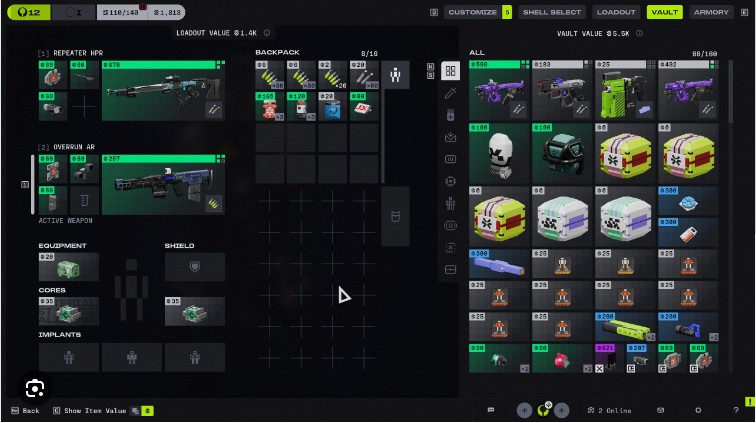Select the Vault tab
756x423 pixels.
[x=663, y=12]
